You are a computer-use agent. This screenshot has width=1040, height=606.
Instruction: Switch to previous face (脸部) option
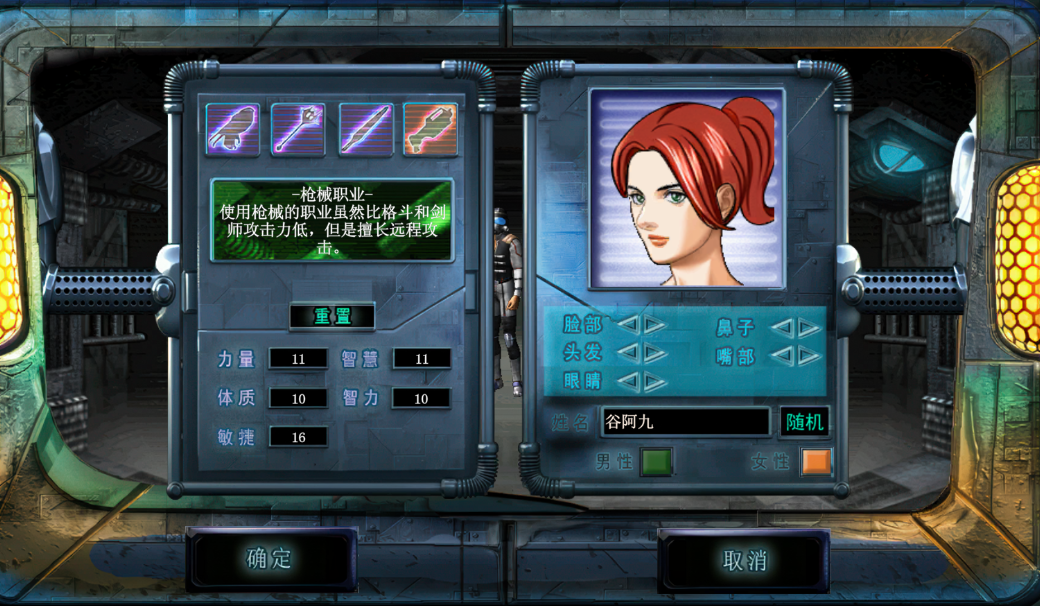pyautogui.click(x=627, y=324)
